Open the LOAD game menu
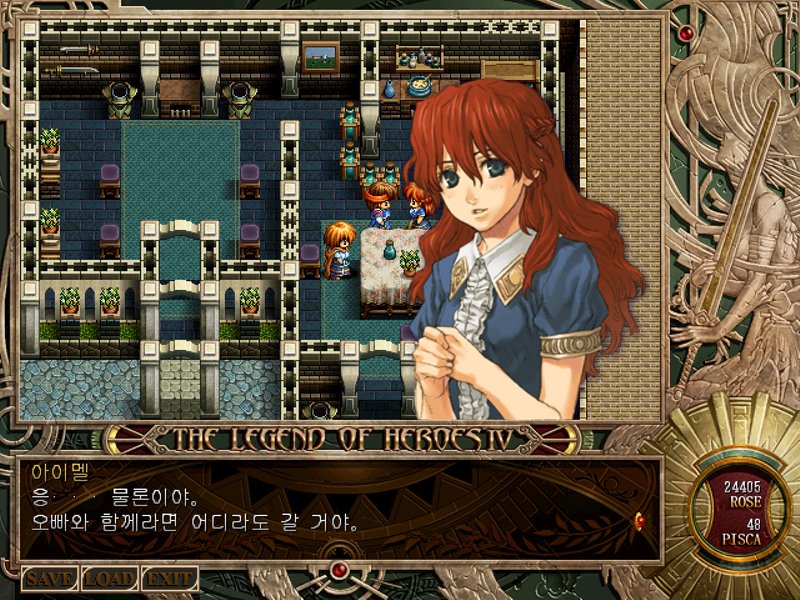Image resolution: width=800 pixels, height=600 pixels. point(109,579)
